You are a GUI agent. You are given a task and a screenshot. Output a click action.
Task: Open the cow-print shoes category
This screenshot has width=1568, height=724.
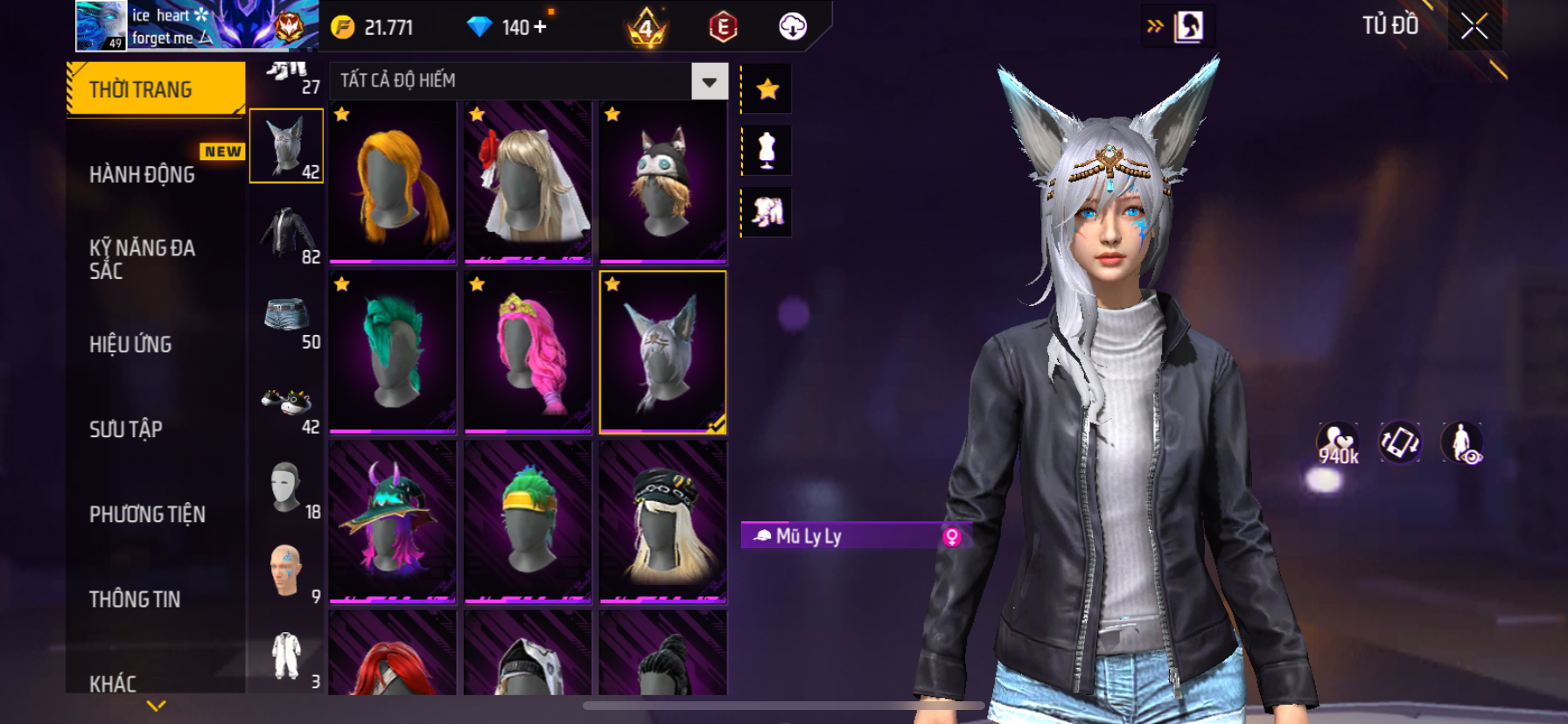pyautogui.click(x=287, y=402)
